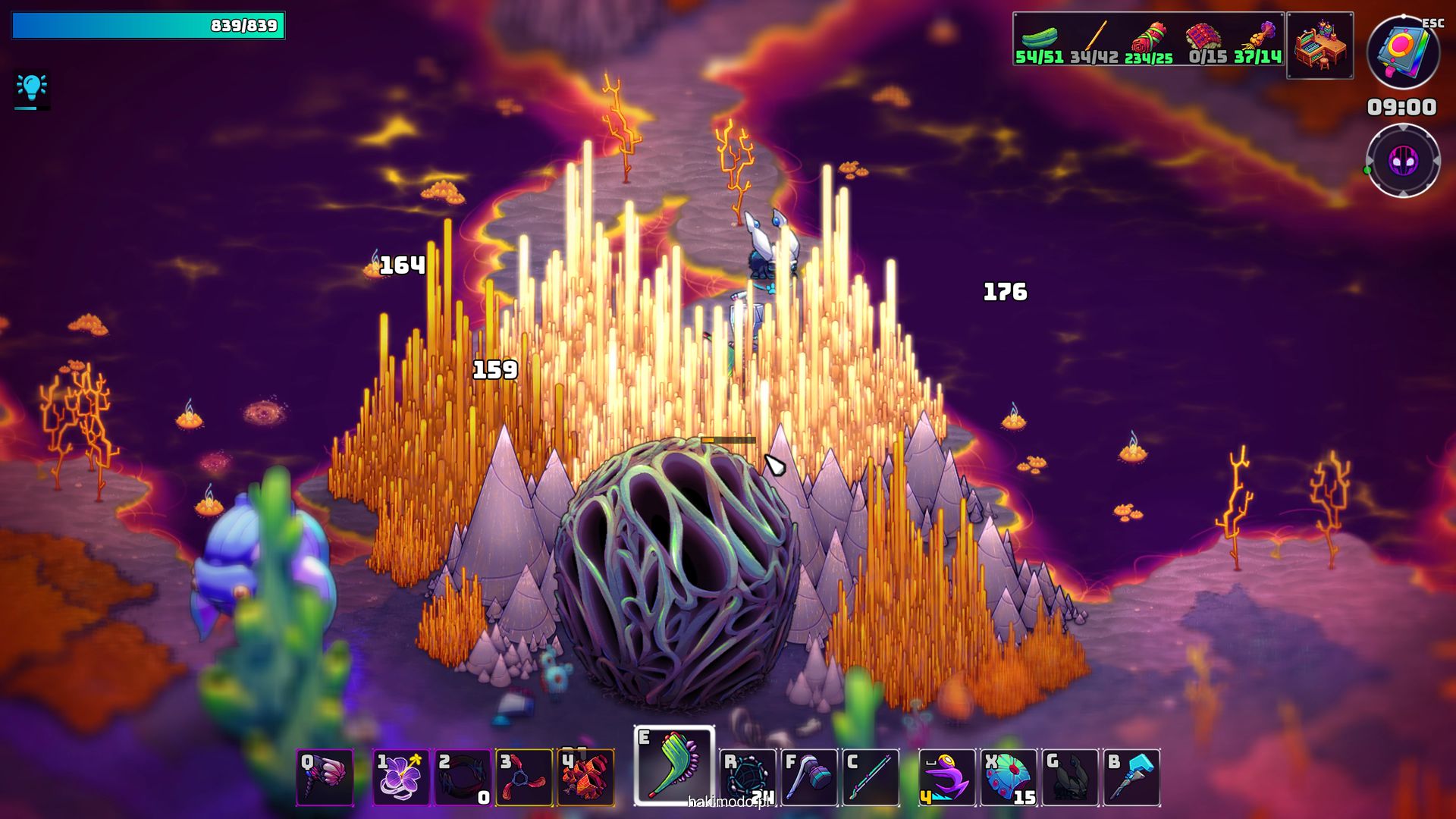Choose the blue build hammer in slot B
This screenshot has height=819, width=1456.
1131,777
